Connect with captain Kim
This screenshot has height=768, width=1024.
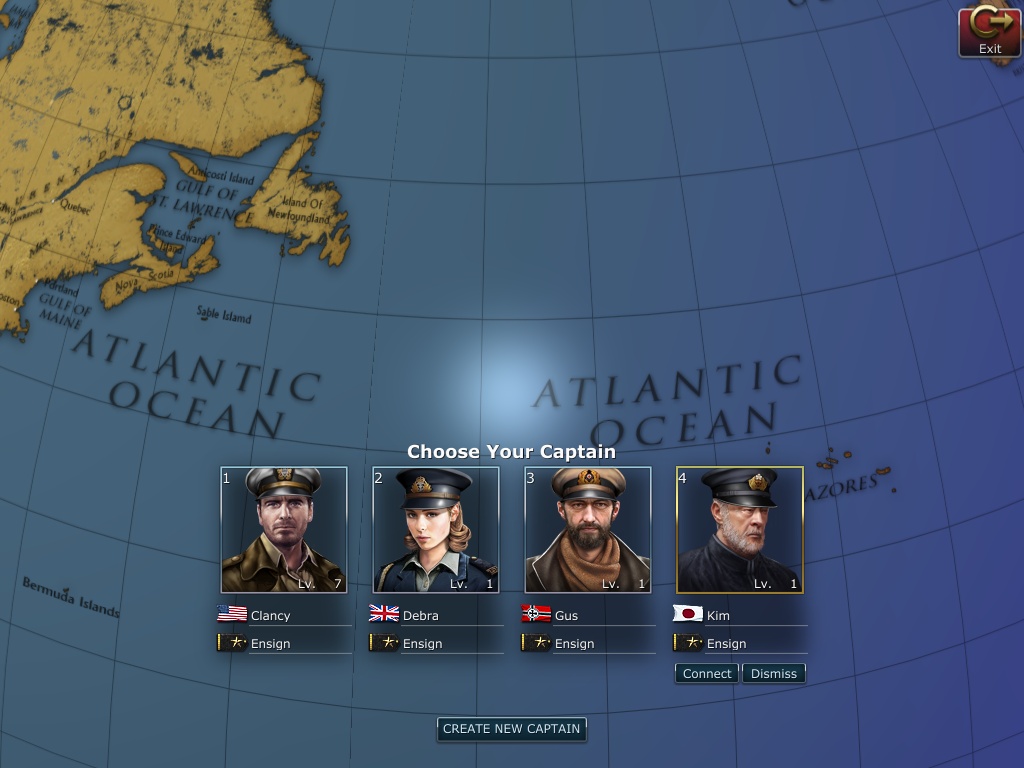(707, 674)
